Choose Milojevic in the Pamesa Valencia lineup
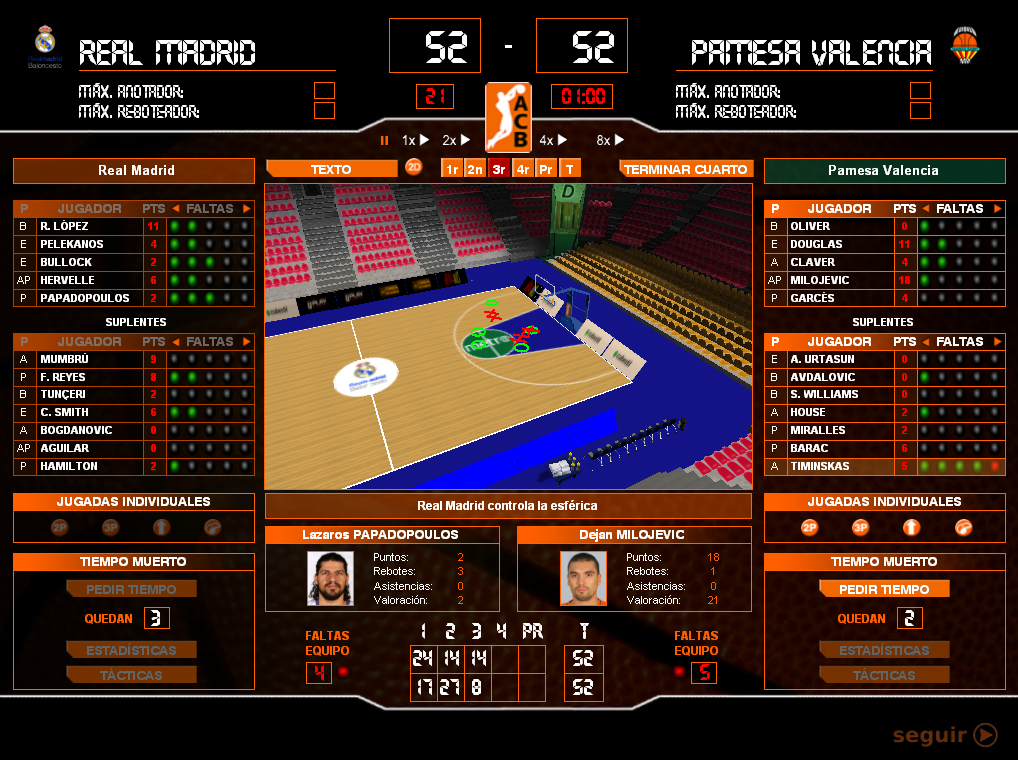This screenshot has height=760, width=1018. (x=820, y=280)
